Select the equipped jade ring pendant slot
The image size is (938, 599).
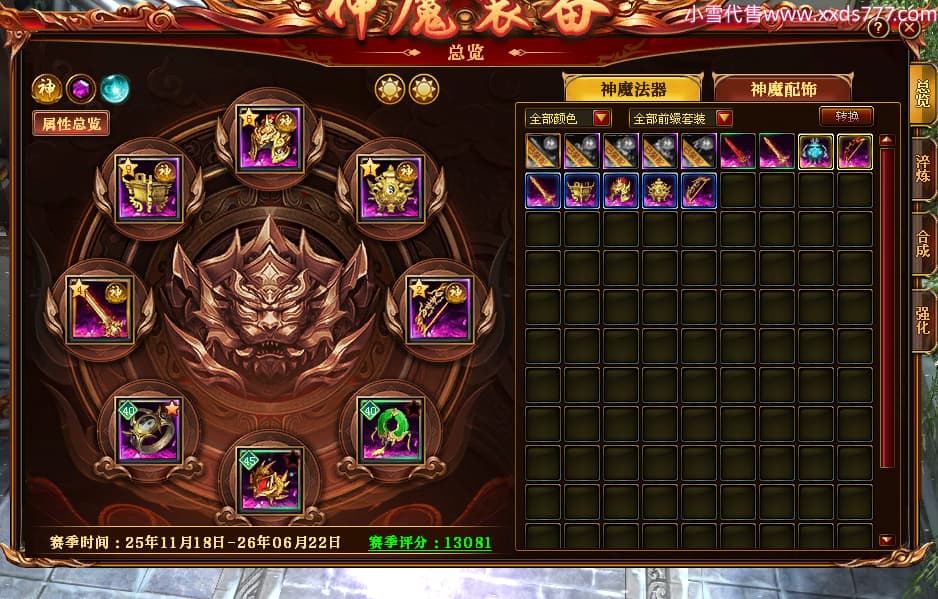pyautogui.click(x=391, y=430)
